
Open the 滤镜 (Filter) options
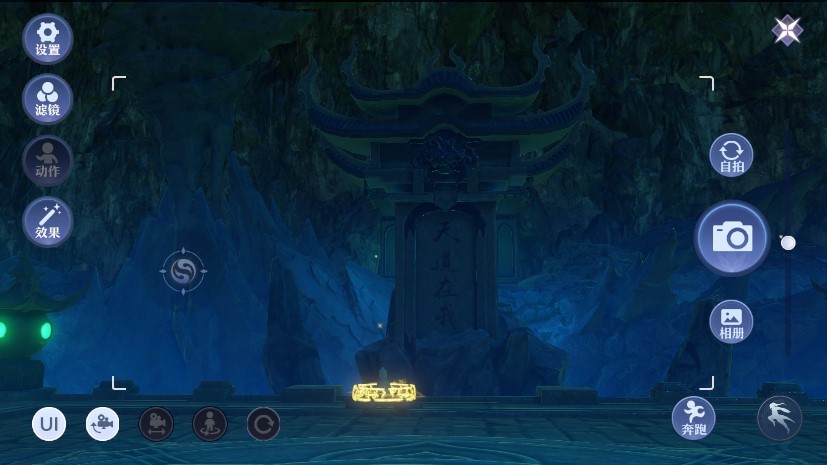[47, 99]
